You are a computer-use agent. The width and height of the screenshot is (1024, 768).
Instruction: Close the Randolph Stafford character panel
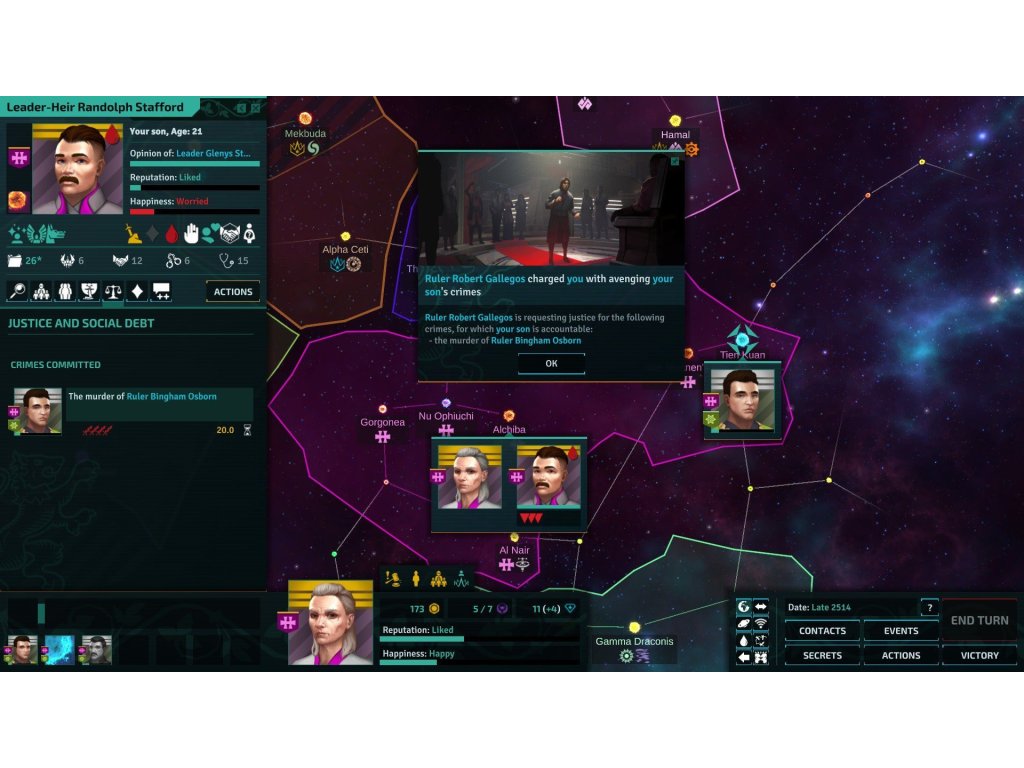pyautogui.click(x=256, y=107)
